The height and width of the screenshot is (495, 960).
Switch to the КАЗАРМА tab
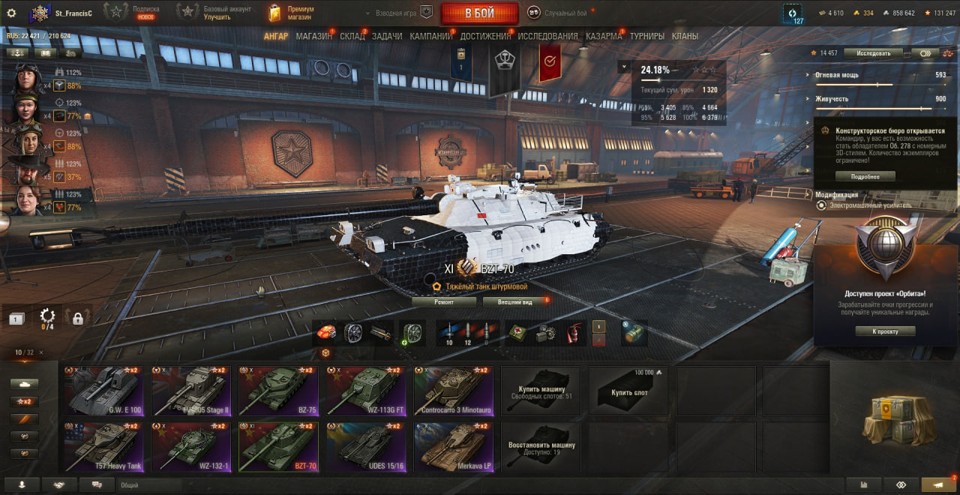(604, 36)
